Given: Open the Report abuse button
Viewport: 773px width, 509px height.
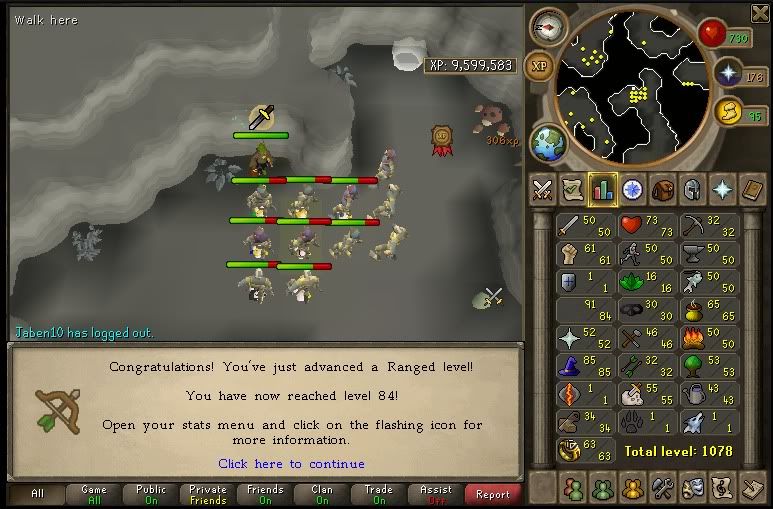Looking at the screenshot, I should tap(493, 494).
